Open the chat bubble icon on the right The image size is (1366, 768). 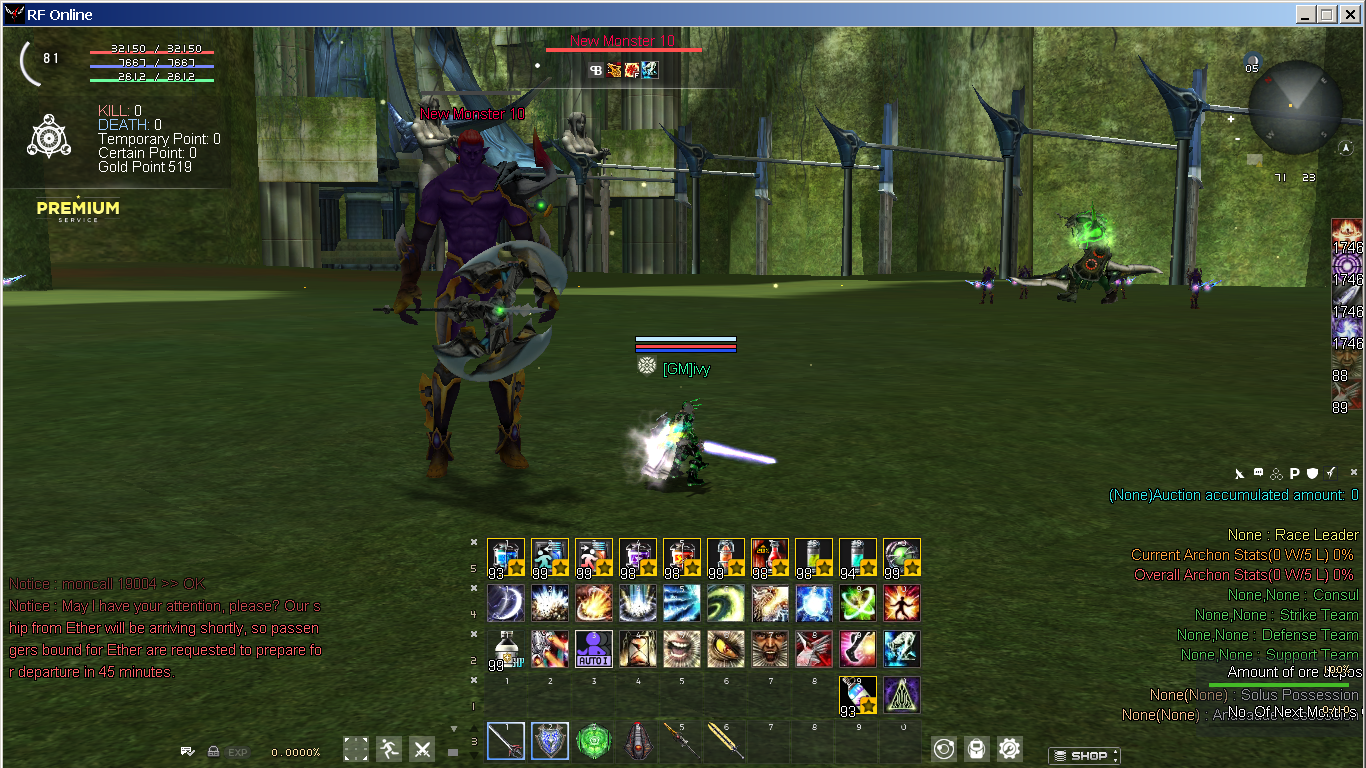1258,472
